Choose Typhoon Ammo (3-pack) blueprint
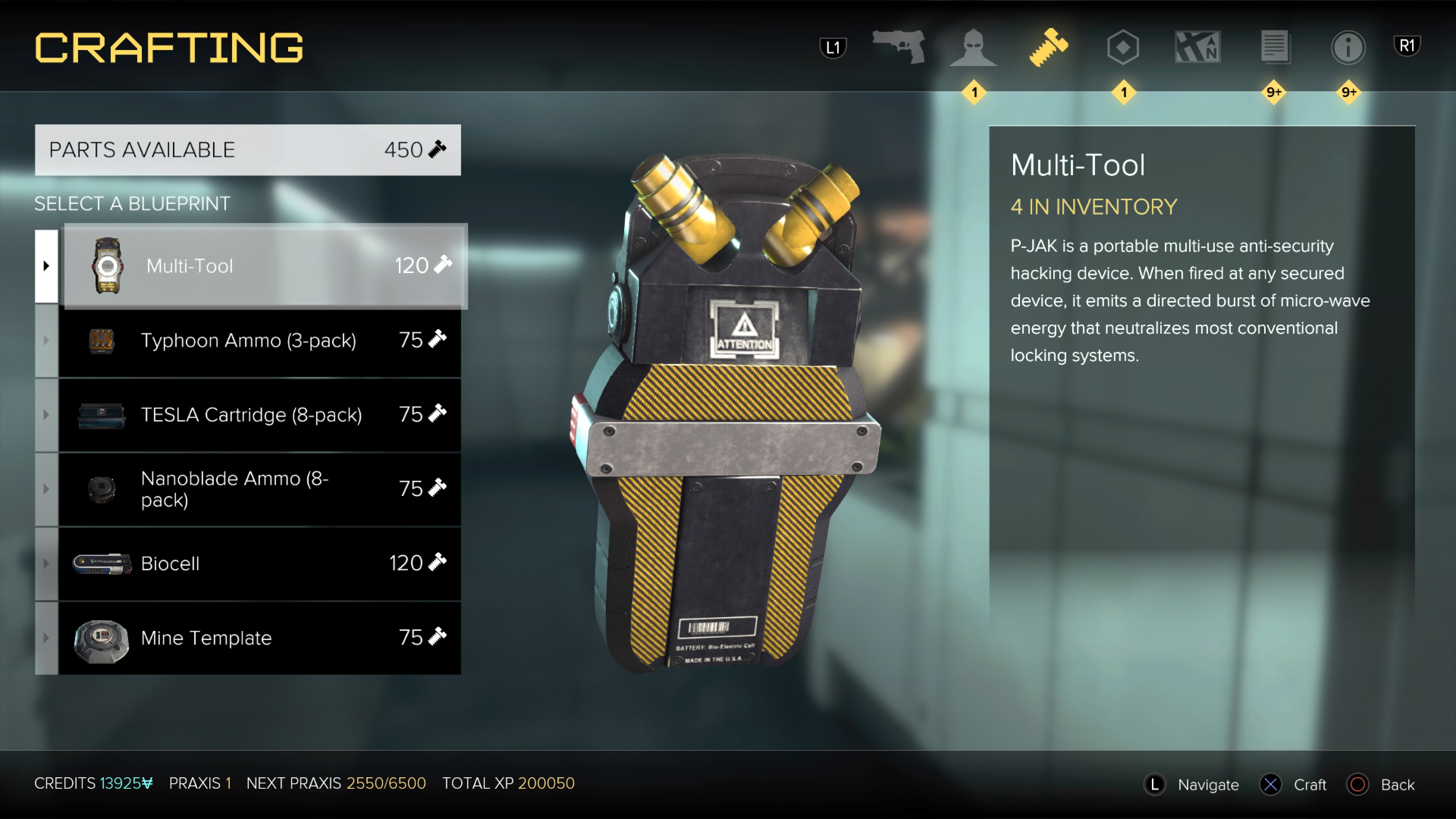 (x=259, y=340)
